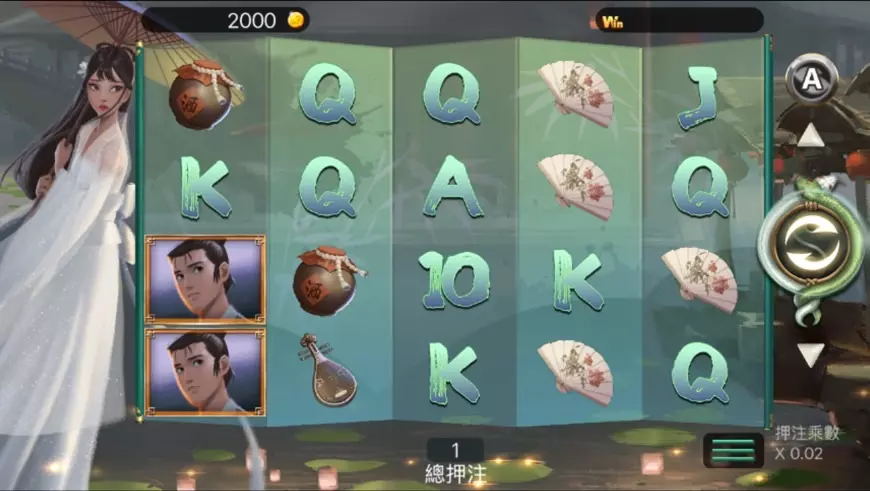Open the green hamburger menu
Screen dimensions: 870x491
tap(733, 450)
